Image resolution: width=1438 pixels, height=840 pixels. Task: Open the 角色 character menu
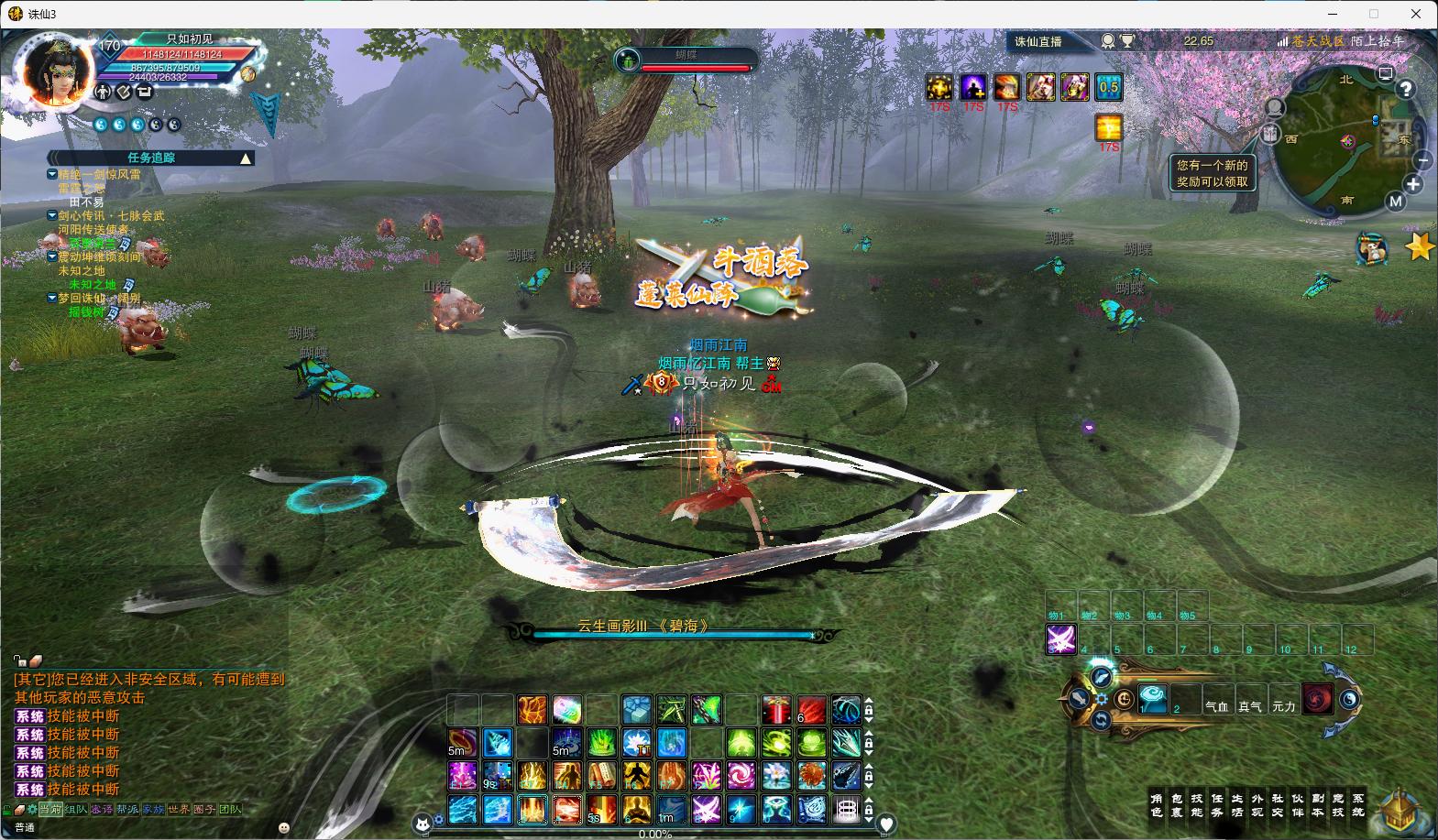point(1158,805)
